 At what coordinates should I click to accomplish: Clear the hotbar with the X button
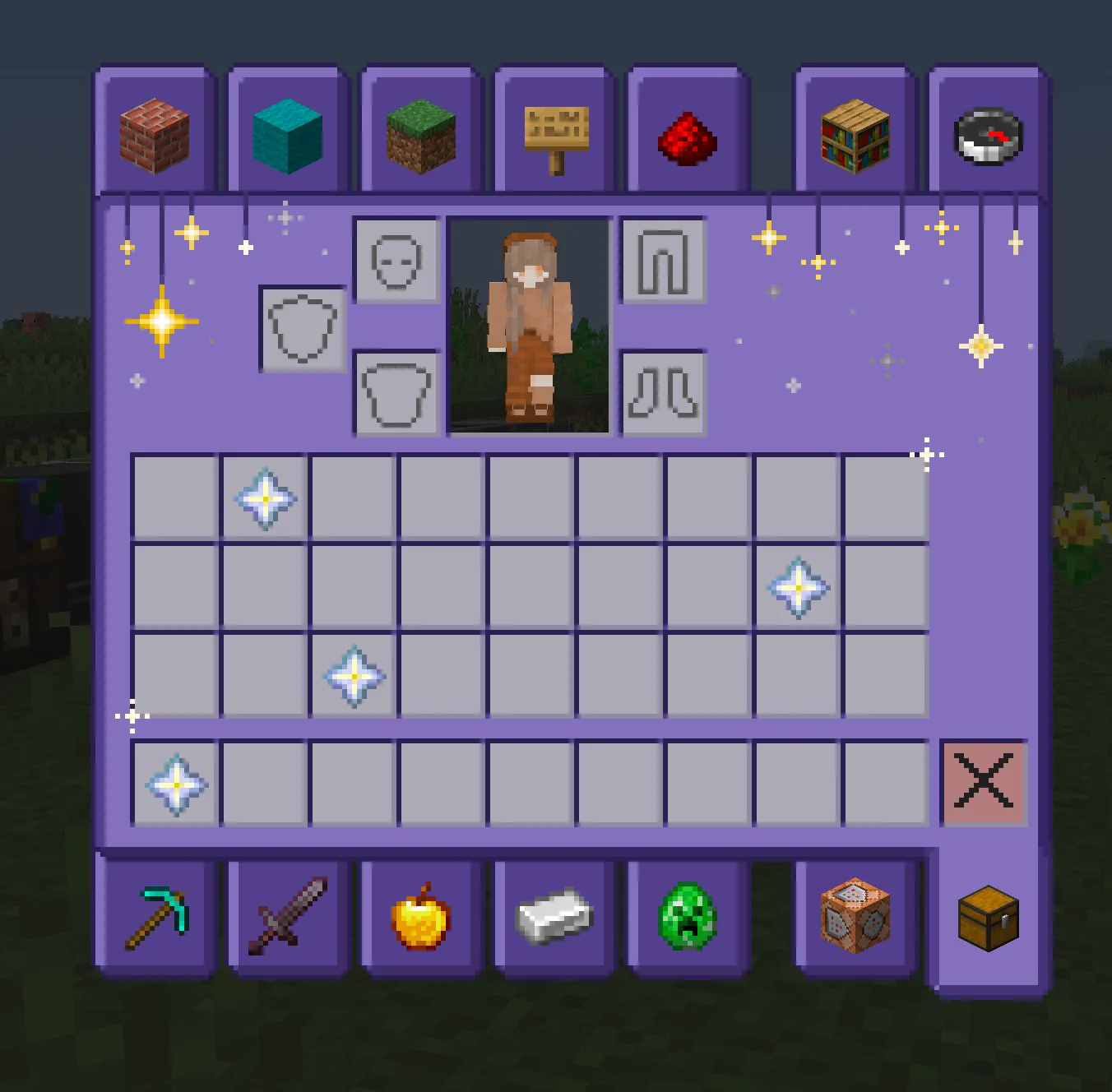(x=984, y=783)
